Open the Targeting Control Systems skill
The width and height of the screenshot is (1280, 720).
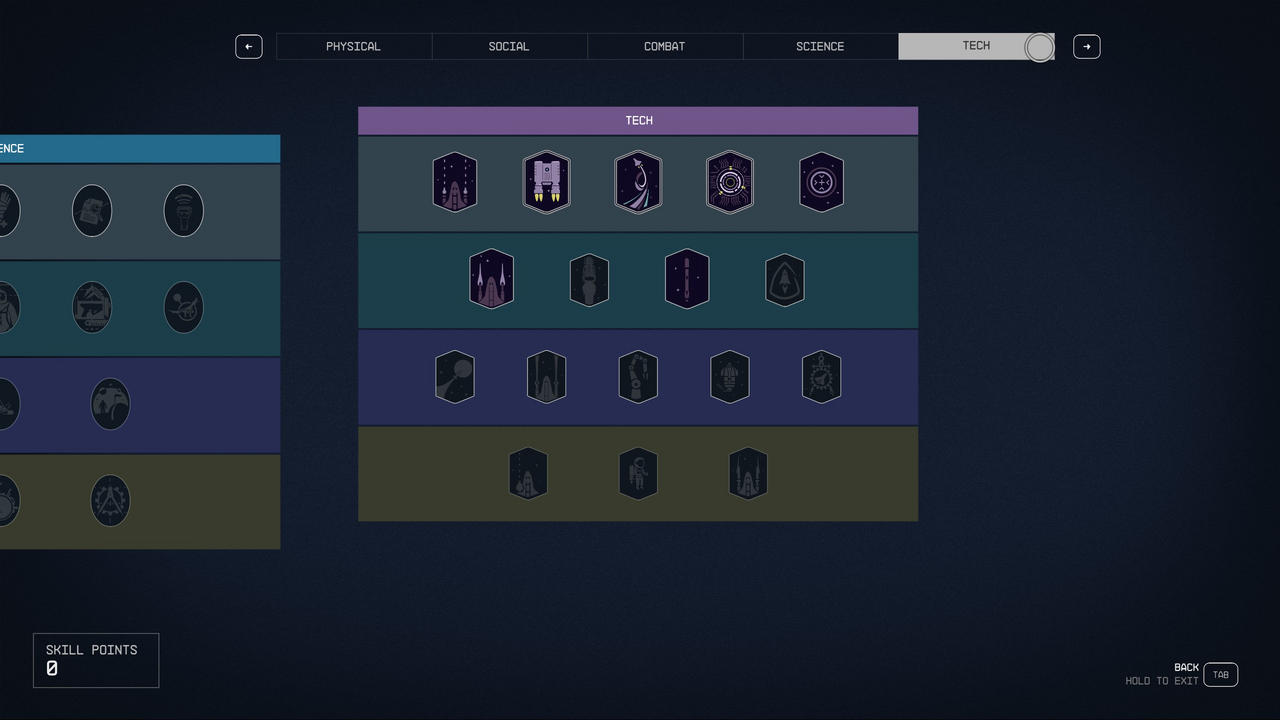[x=821, y=182]
